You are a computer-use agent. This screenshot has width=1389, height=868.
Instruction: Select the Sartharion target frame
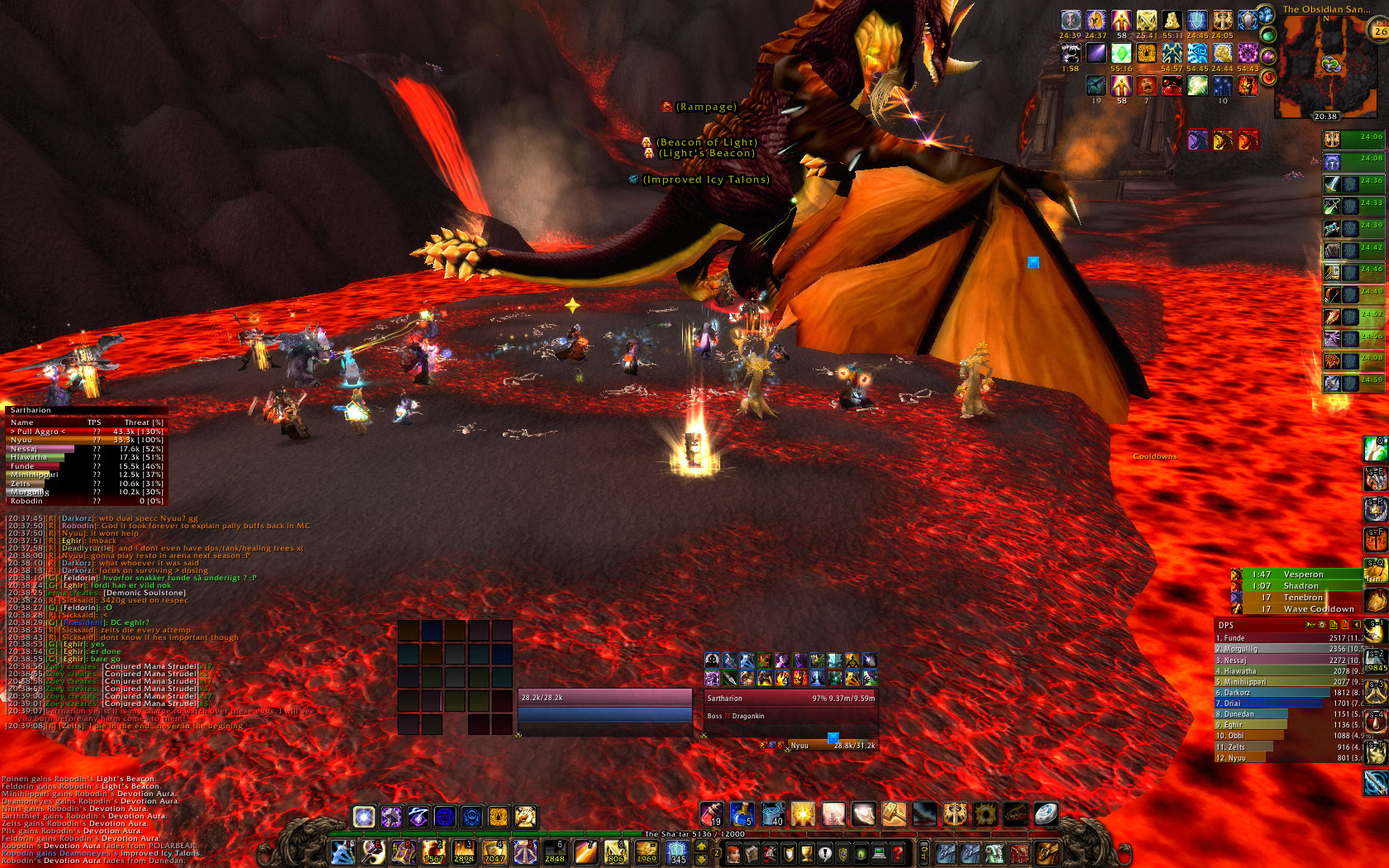click(x=790, y=699)
